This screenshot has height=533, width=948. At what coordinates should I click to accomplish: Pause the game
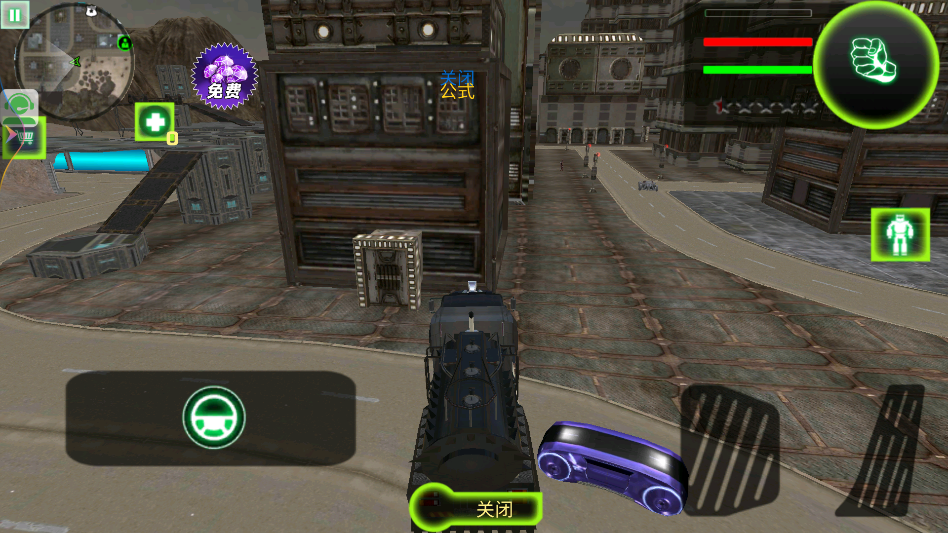click(16, 14)
